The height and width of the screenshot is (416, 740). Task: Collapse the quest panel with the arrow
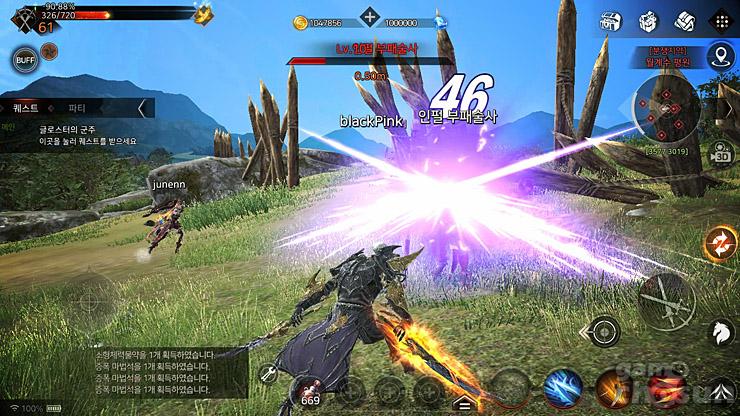point(146,107)
